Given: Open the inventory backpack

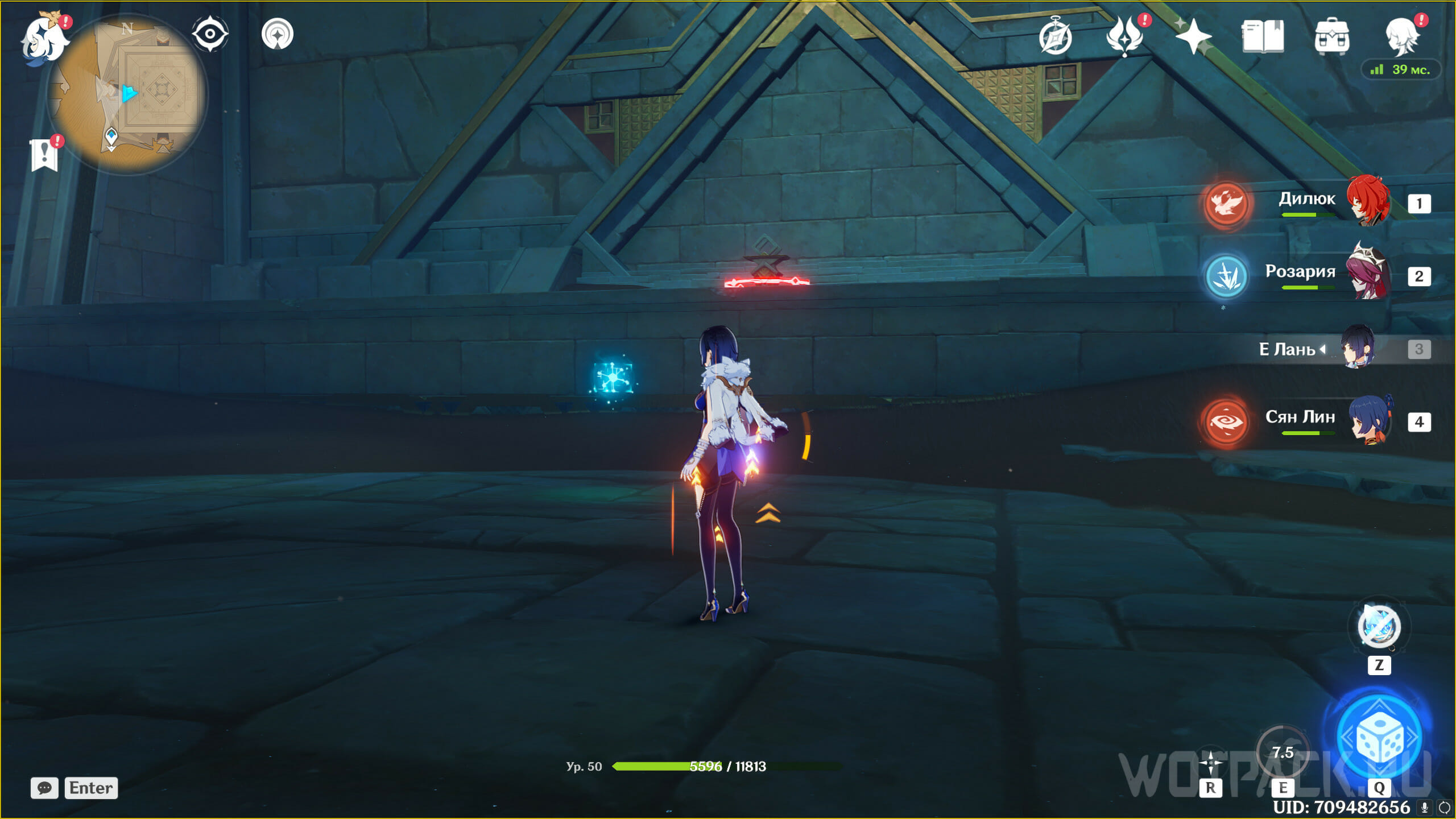Looking at the screenshot, I should point(1331,36).
